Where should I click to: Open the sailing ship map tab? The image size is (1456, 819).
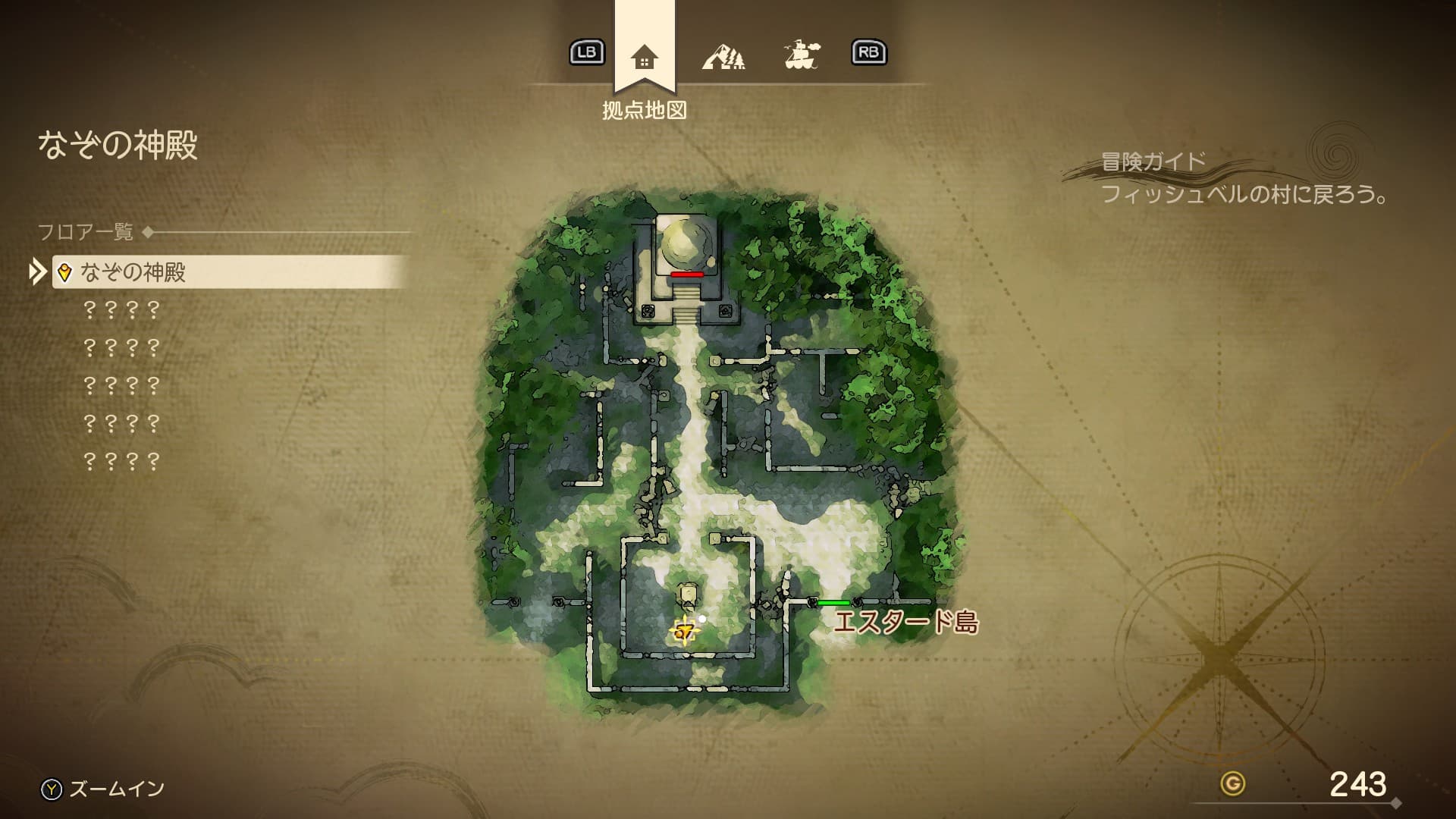pyautogui.click(x=802, y=55)
